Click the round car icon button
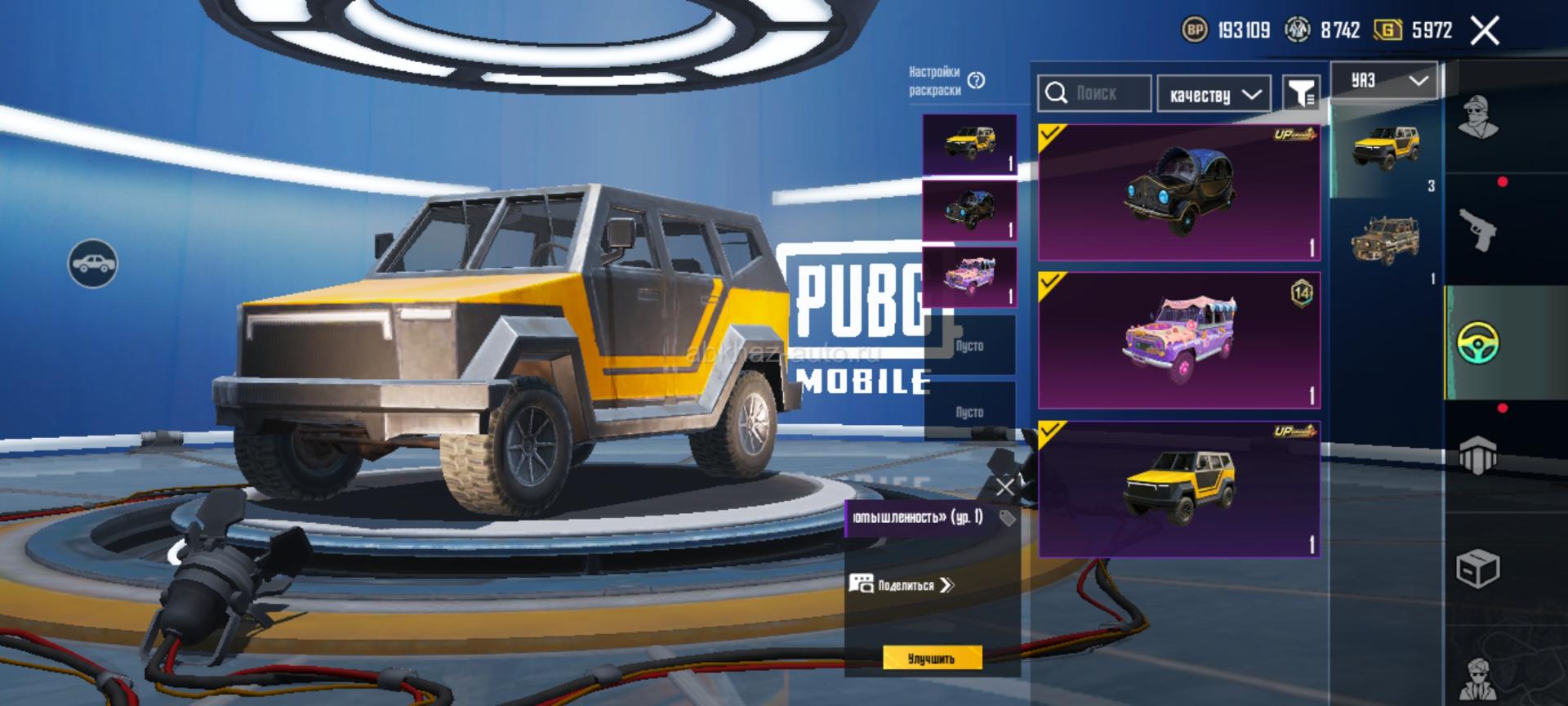 coord(93,263)
